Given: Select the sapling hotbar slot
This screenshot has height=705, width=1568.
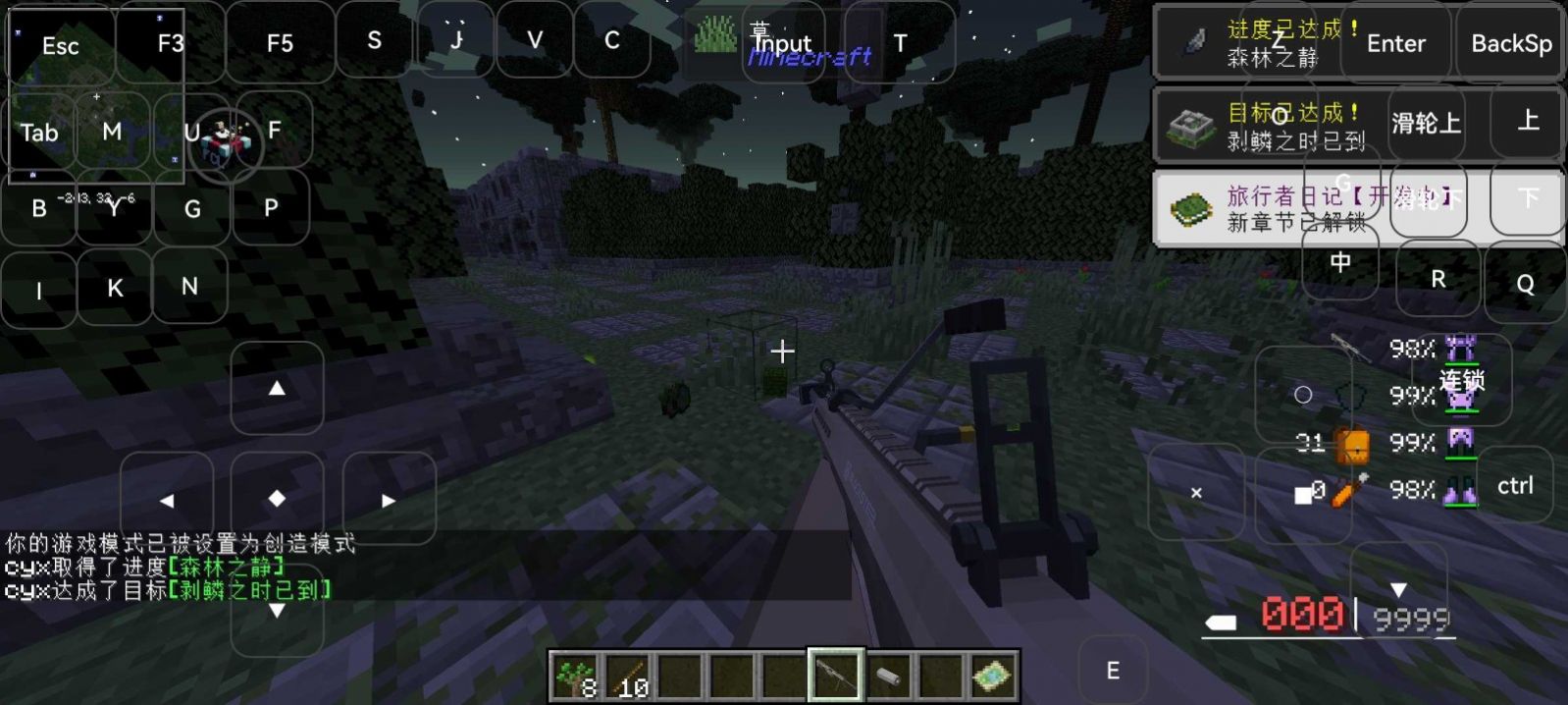Looking at the screenshot, I should 574,677.
